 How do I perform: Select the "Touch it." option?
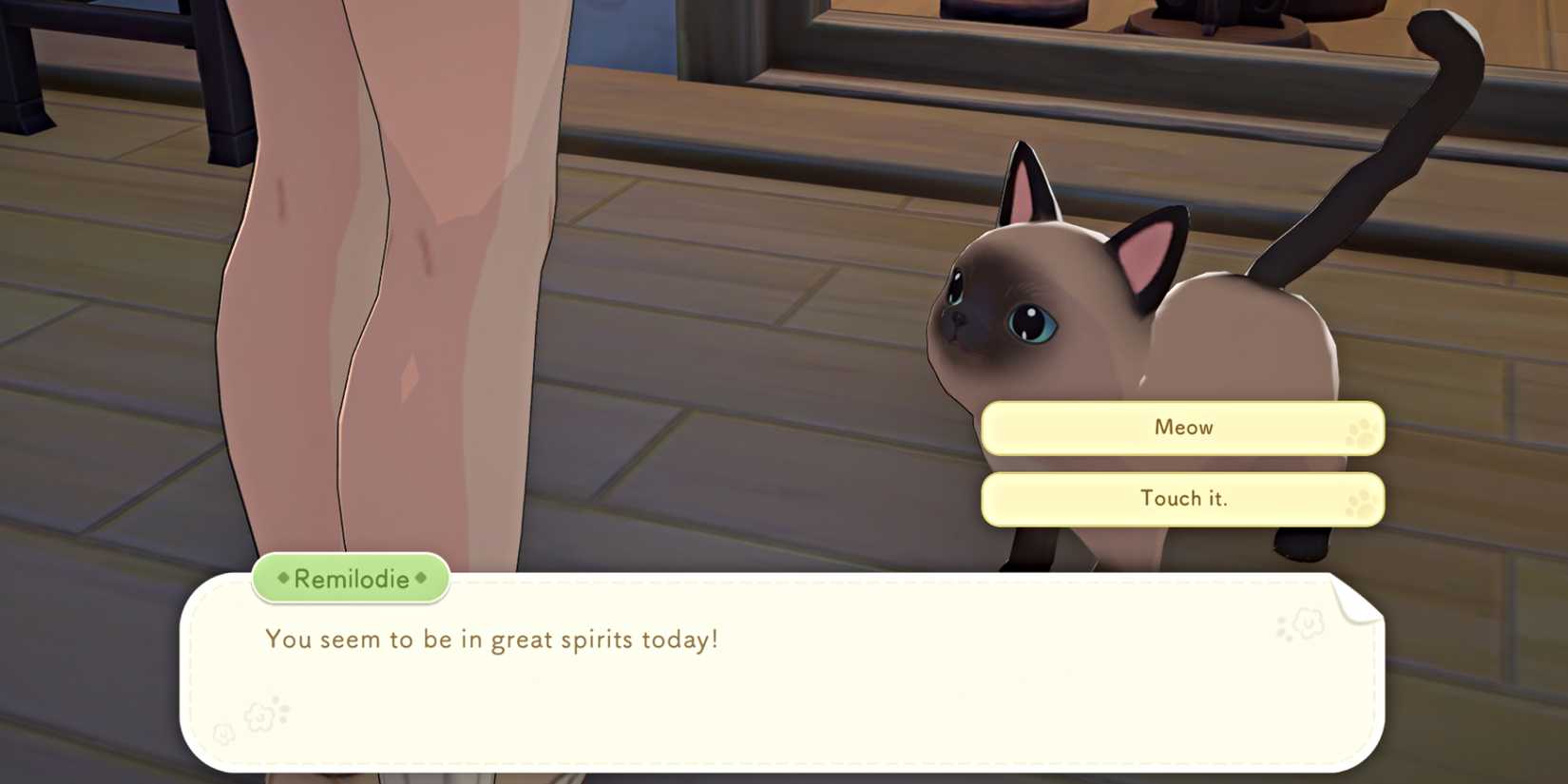[1183, 498]
